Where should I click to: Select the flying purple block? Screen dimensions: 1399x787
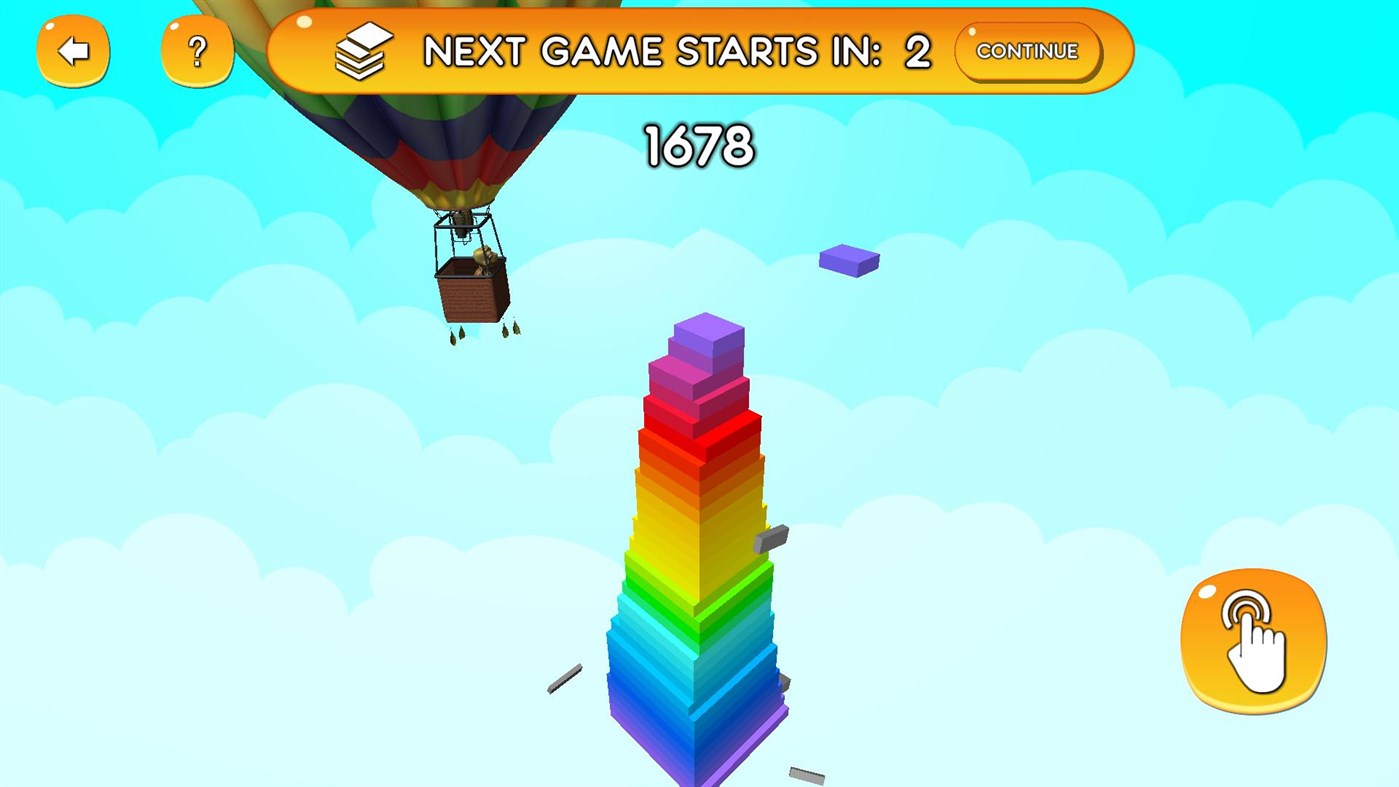coord(848,259)
